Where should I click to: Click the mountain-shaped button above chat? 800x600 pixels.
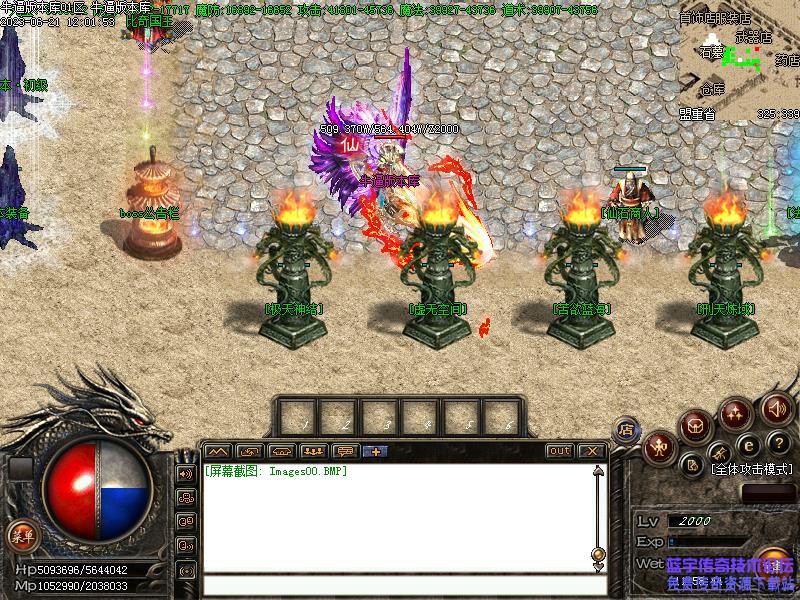point(219,451)
